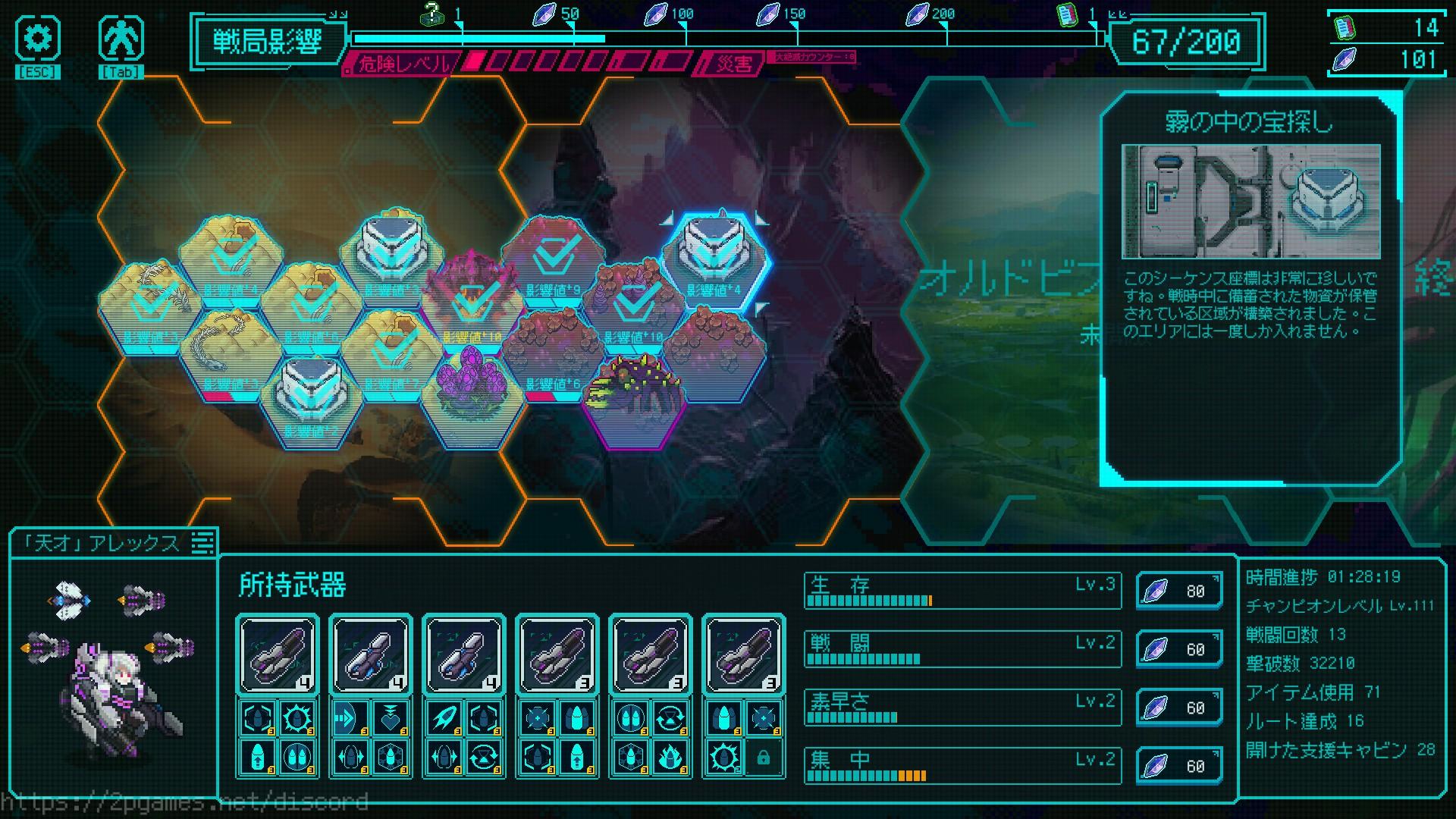Open the settings gear menu

click(37, 39)
